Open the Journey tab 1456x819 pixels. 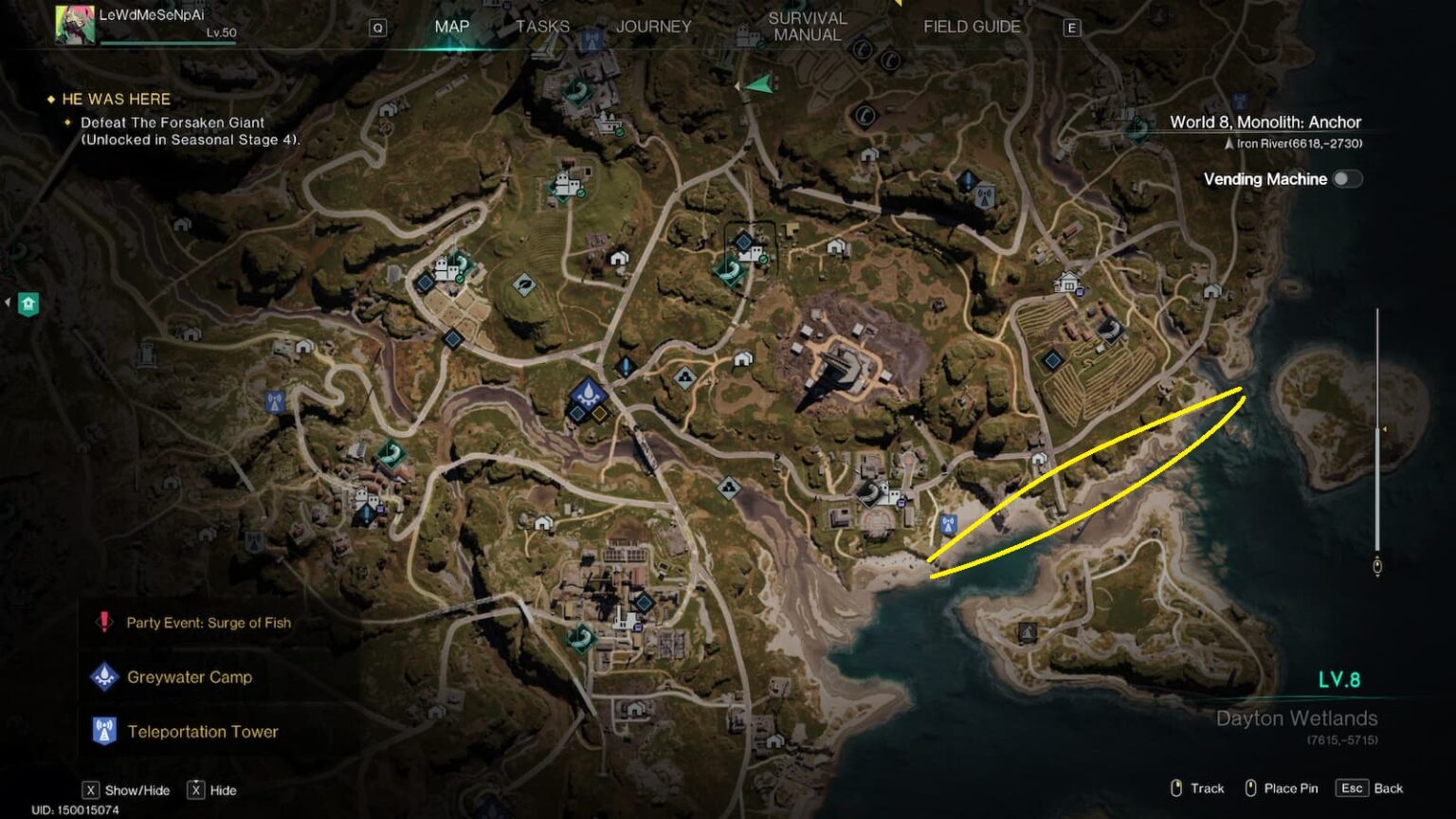click(653, 27)
